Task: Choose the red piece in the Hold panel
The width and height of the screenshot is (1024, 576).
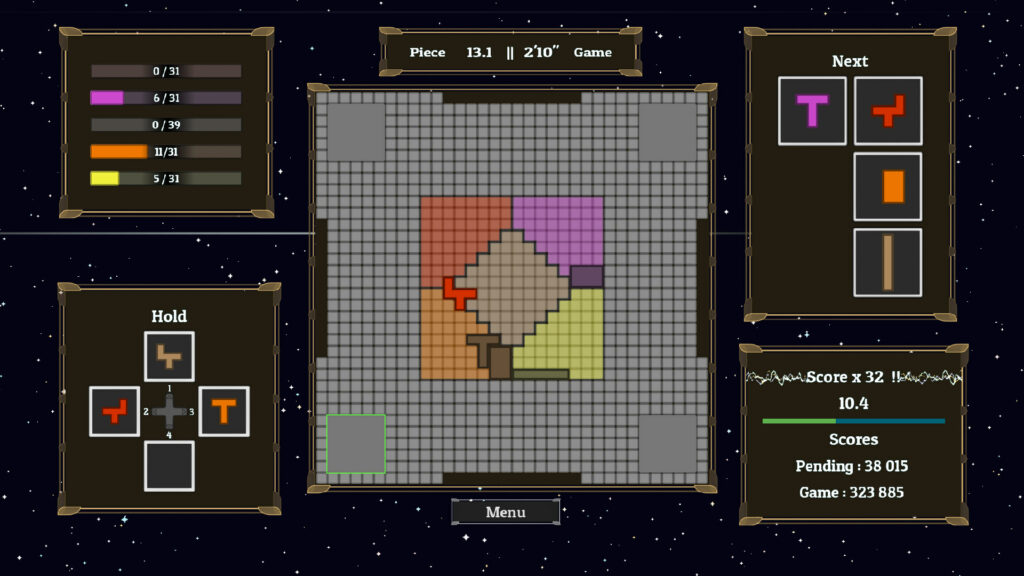Action: [x=114, y=411]
